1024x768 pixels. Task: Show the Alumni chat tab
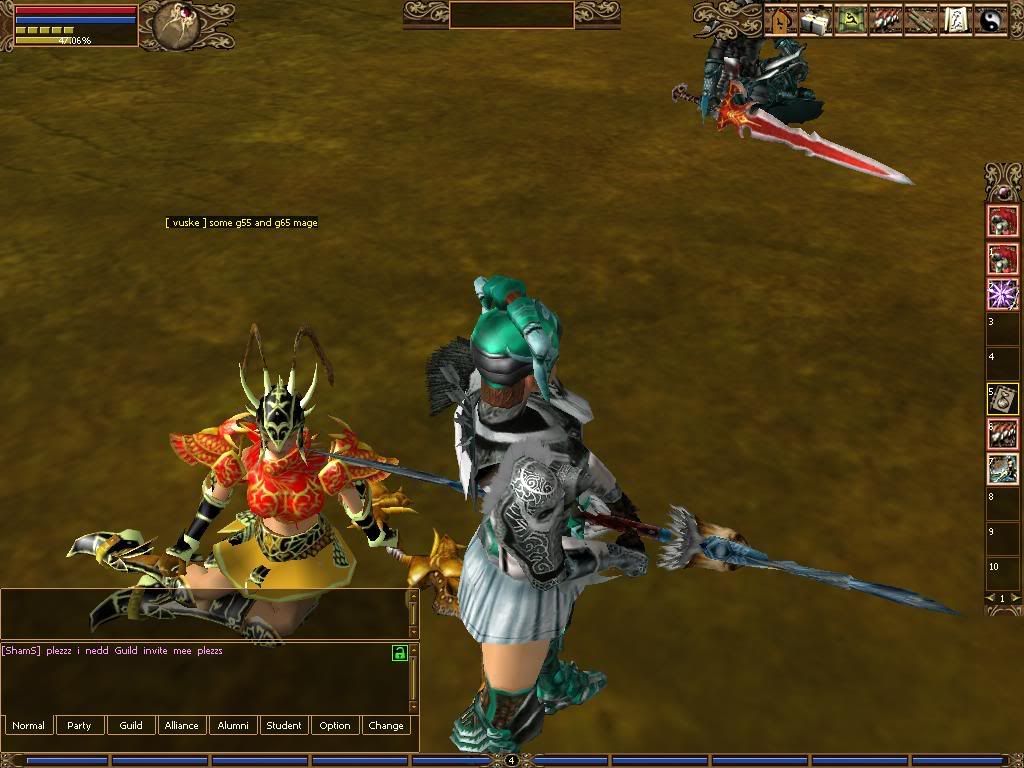(x=233, y=725)
